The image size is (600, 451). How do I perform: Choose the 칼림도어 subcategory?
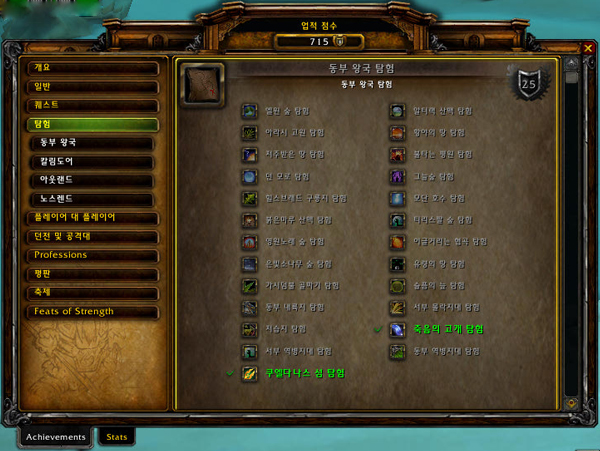[x=96, y=161]
